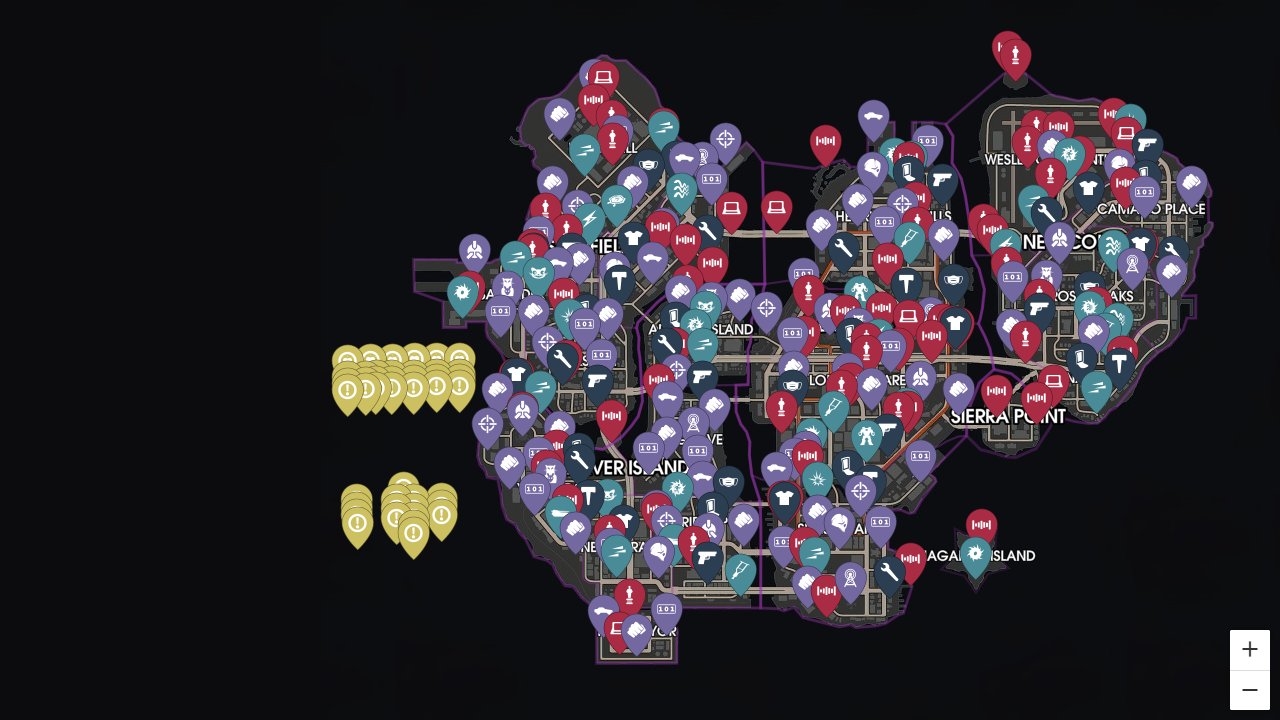
Task: Zoom in with the plus button
Action: [x=1249, y=649]
